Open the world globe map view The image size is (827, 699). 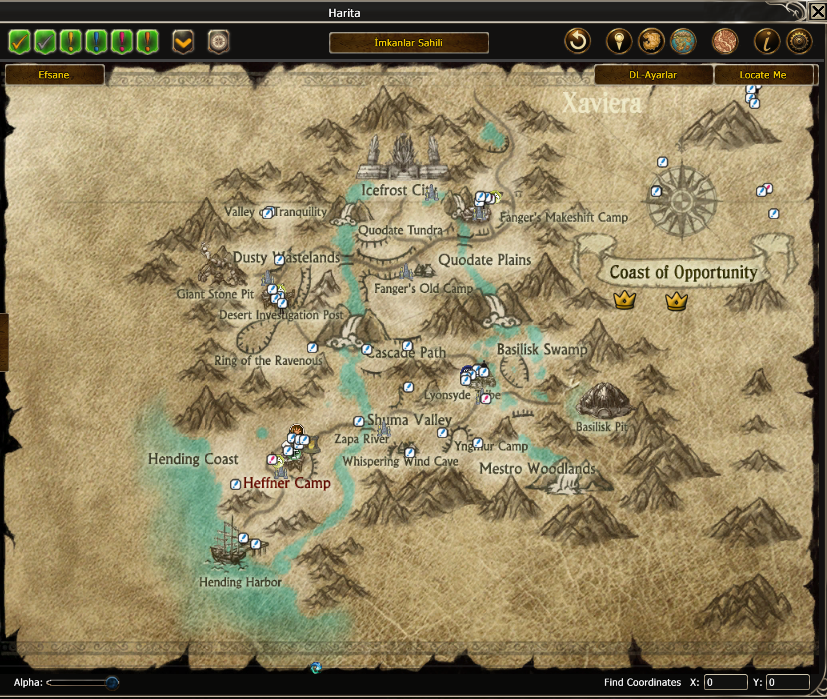point(683,42)
